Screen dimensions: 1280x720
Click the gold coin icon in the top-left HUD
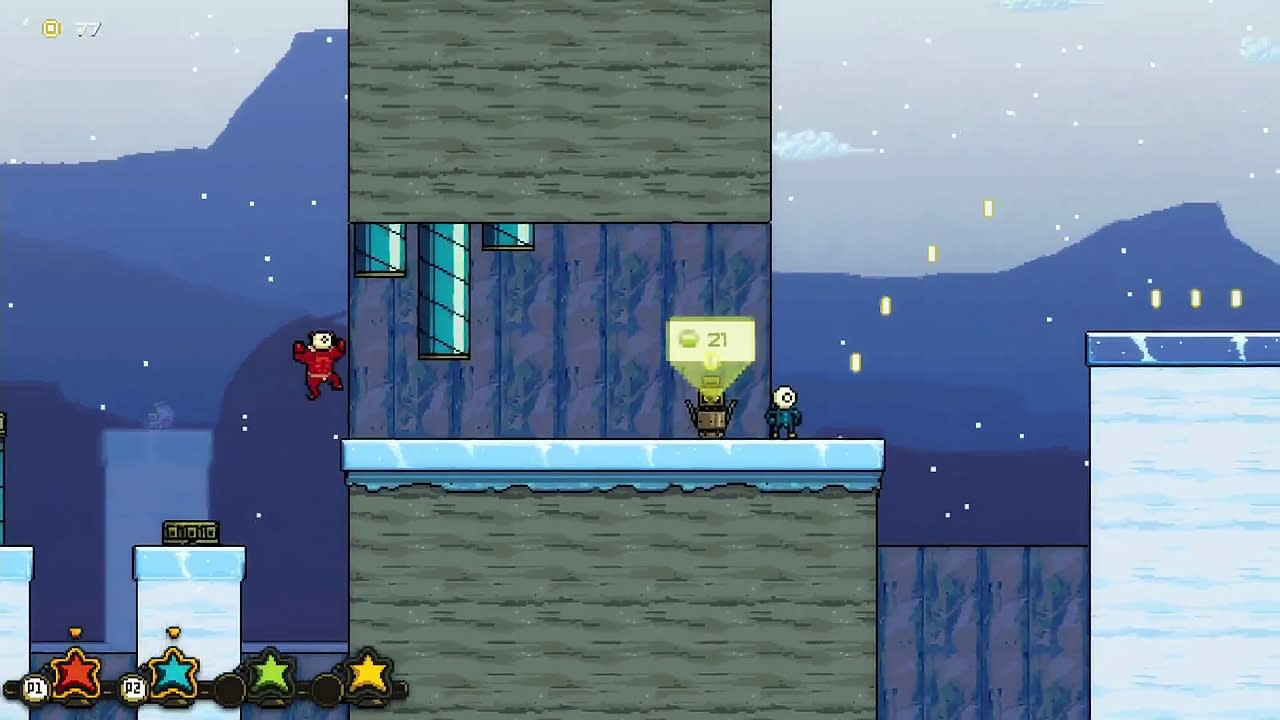(51, 28)
